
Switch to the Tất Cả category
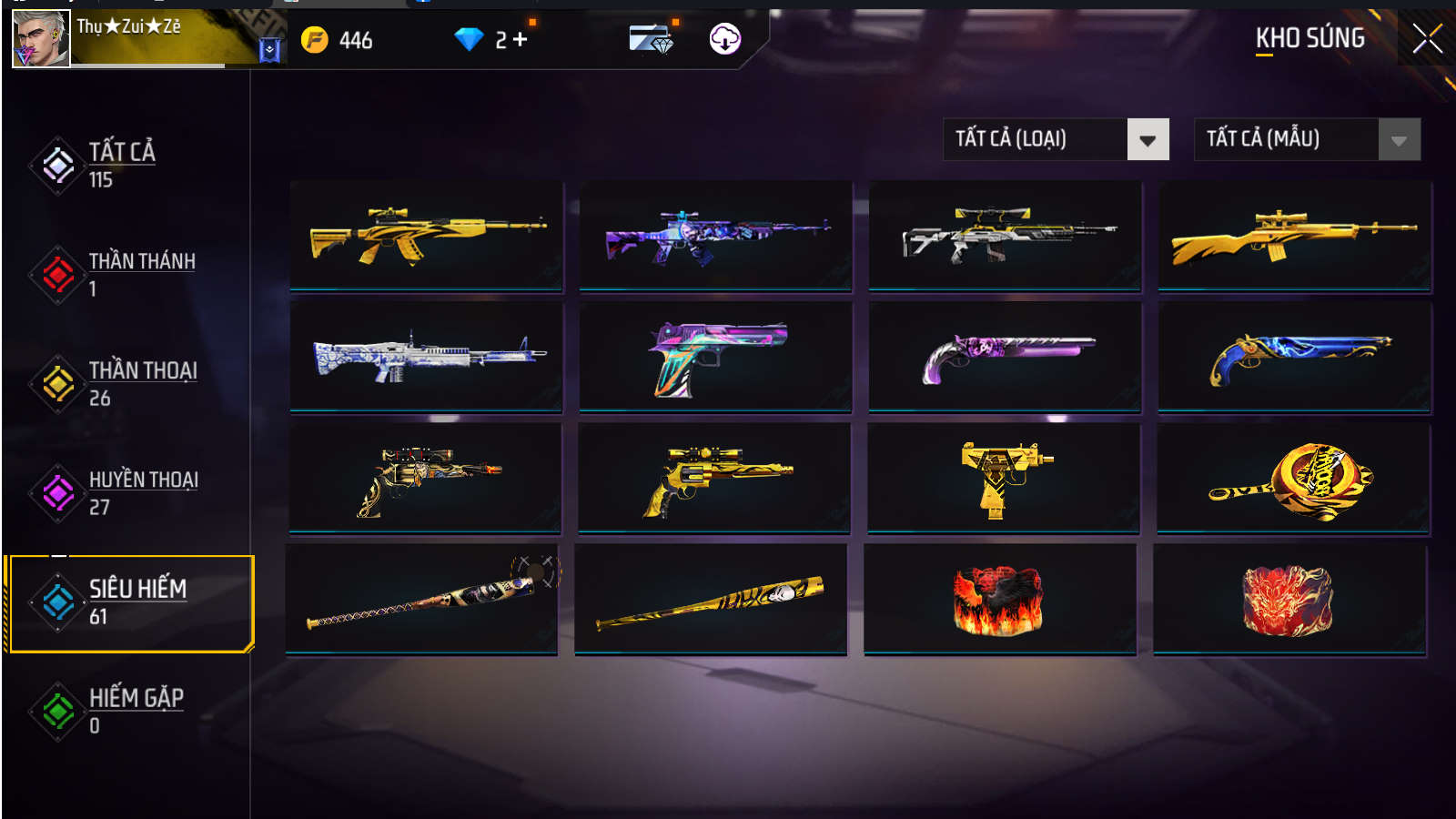[121, 164]
